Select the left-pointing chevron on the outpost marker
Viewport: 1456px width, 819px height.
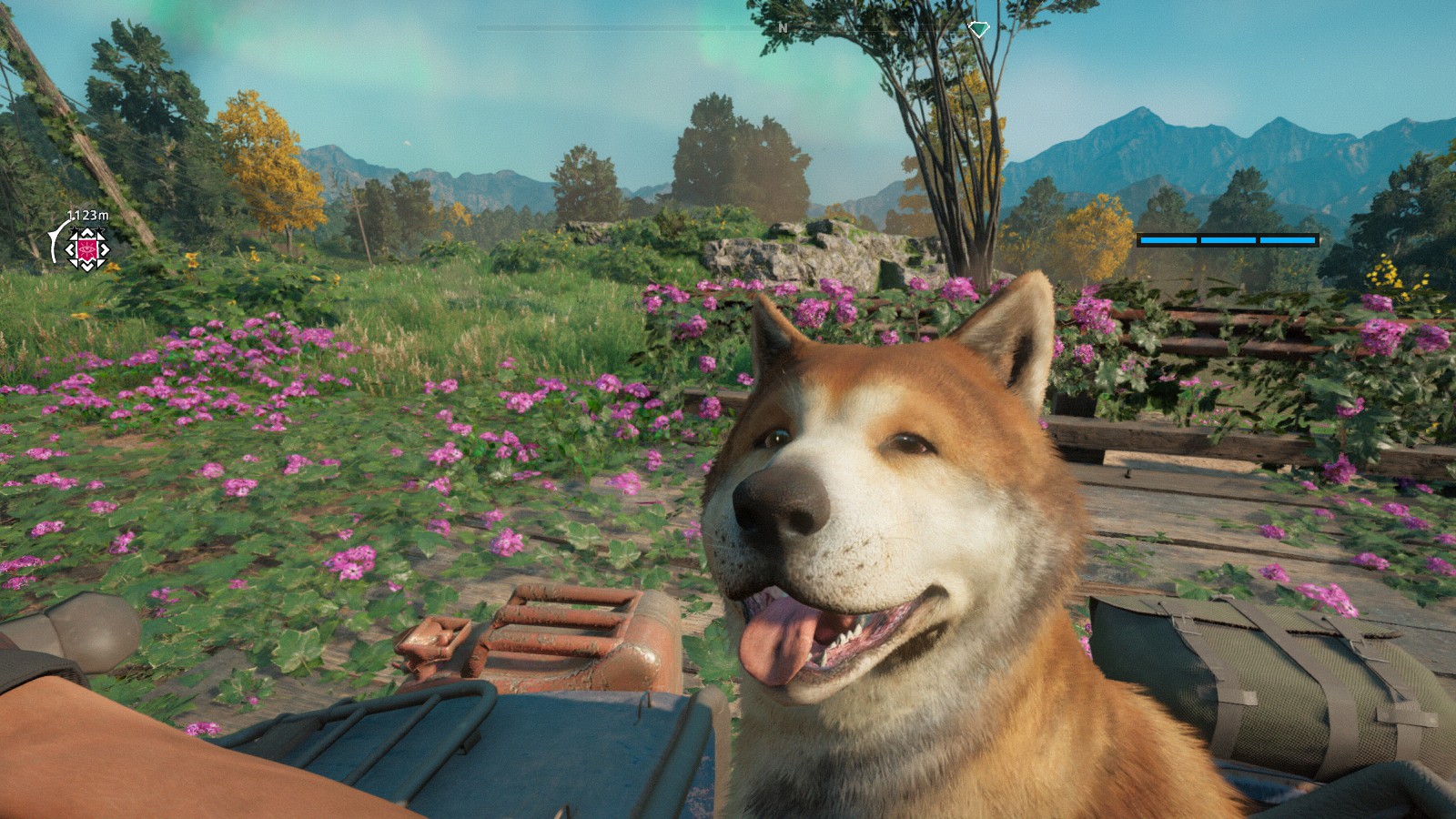coord(70,248)
